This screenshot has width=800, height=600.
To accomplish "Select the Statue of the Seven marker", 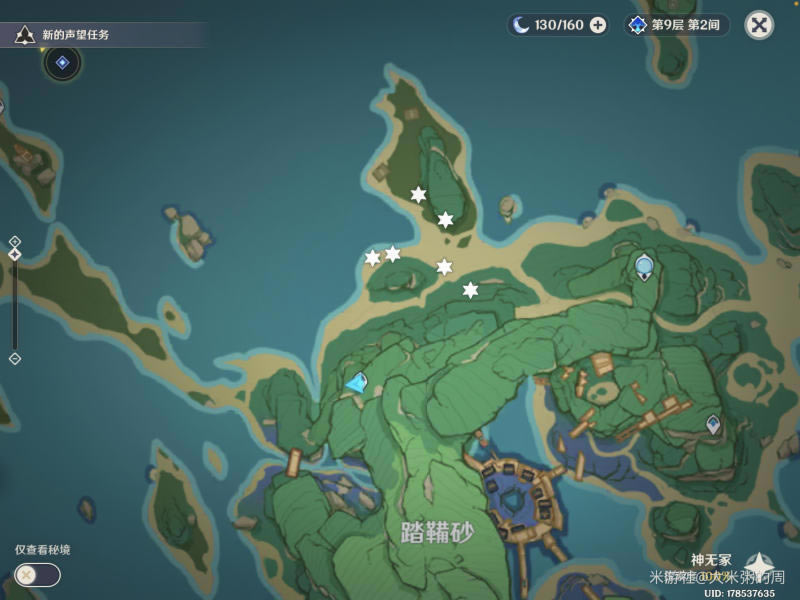I will (645, 266).
